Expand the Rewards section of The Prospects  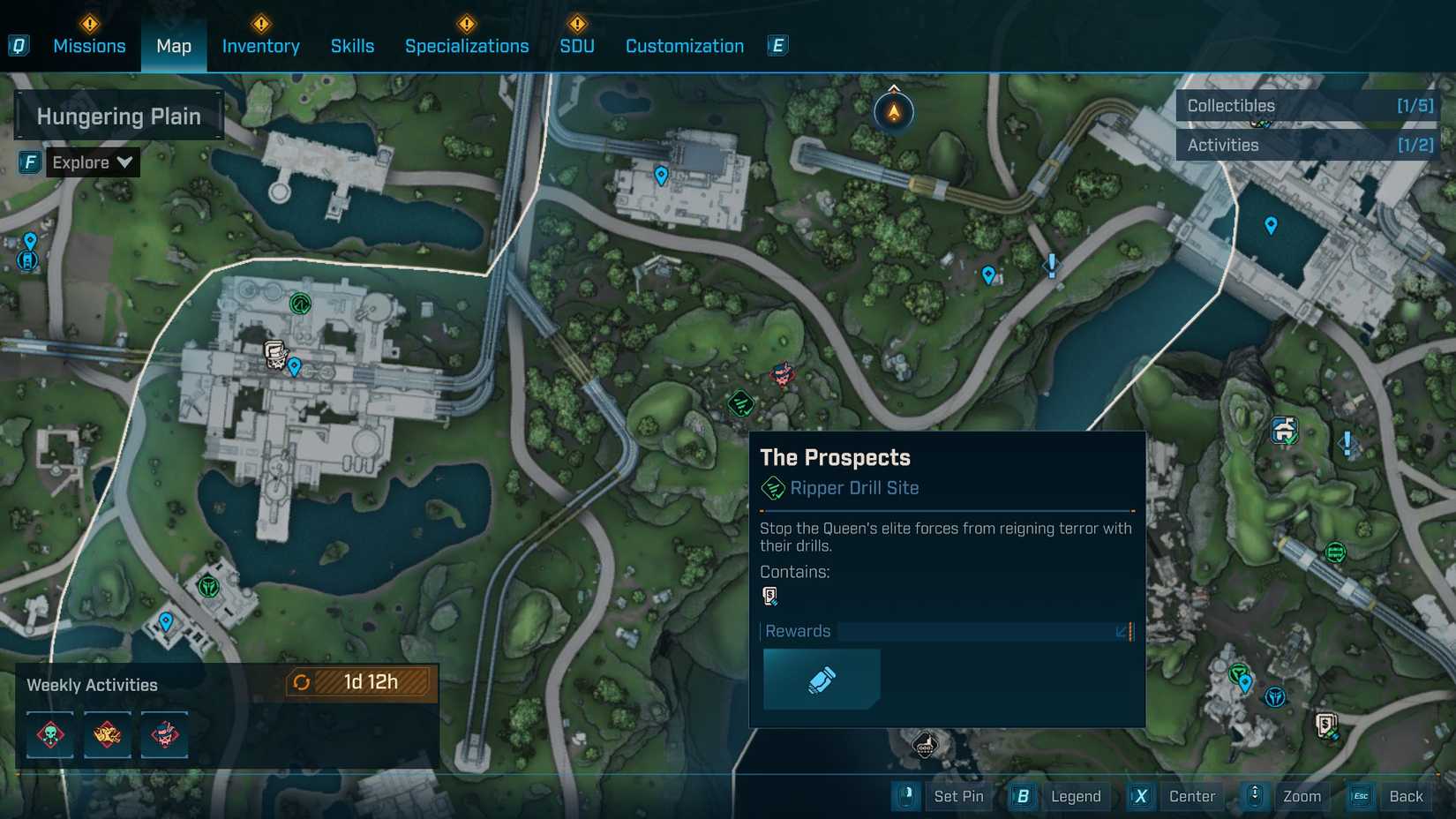coord(1122,631)
